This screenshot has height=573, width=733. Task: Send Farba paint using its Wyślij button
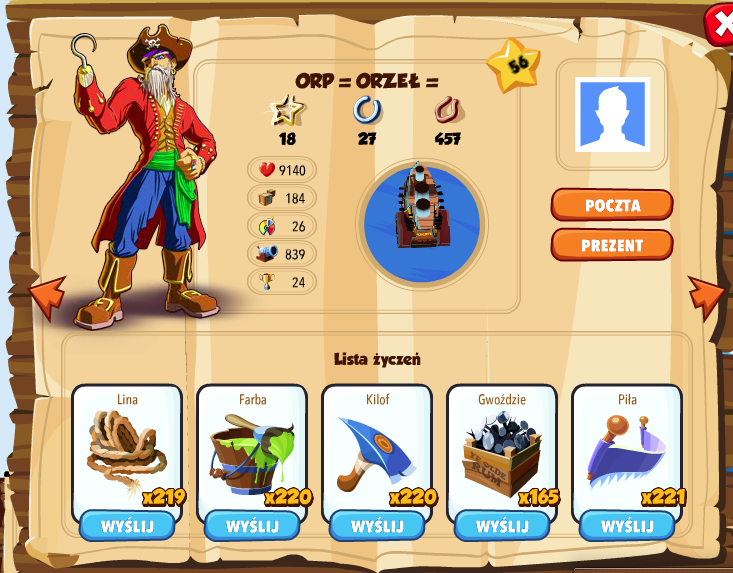tap(251, 525)
